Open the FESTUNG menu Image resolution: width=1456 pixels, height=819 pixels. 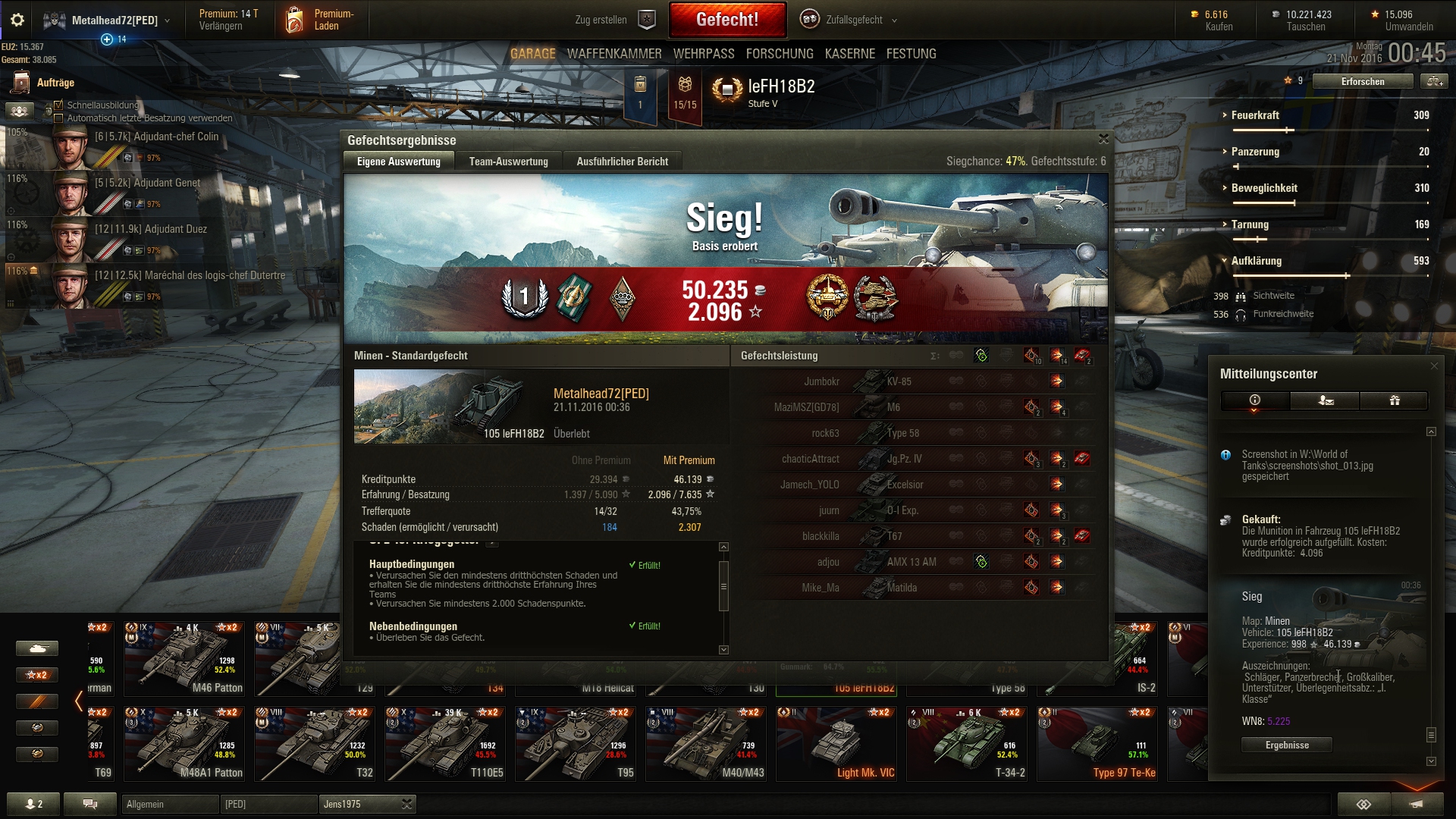coord(911,54)
